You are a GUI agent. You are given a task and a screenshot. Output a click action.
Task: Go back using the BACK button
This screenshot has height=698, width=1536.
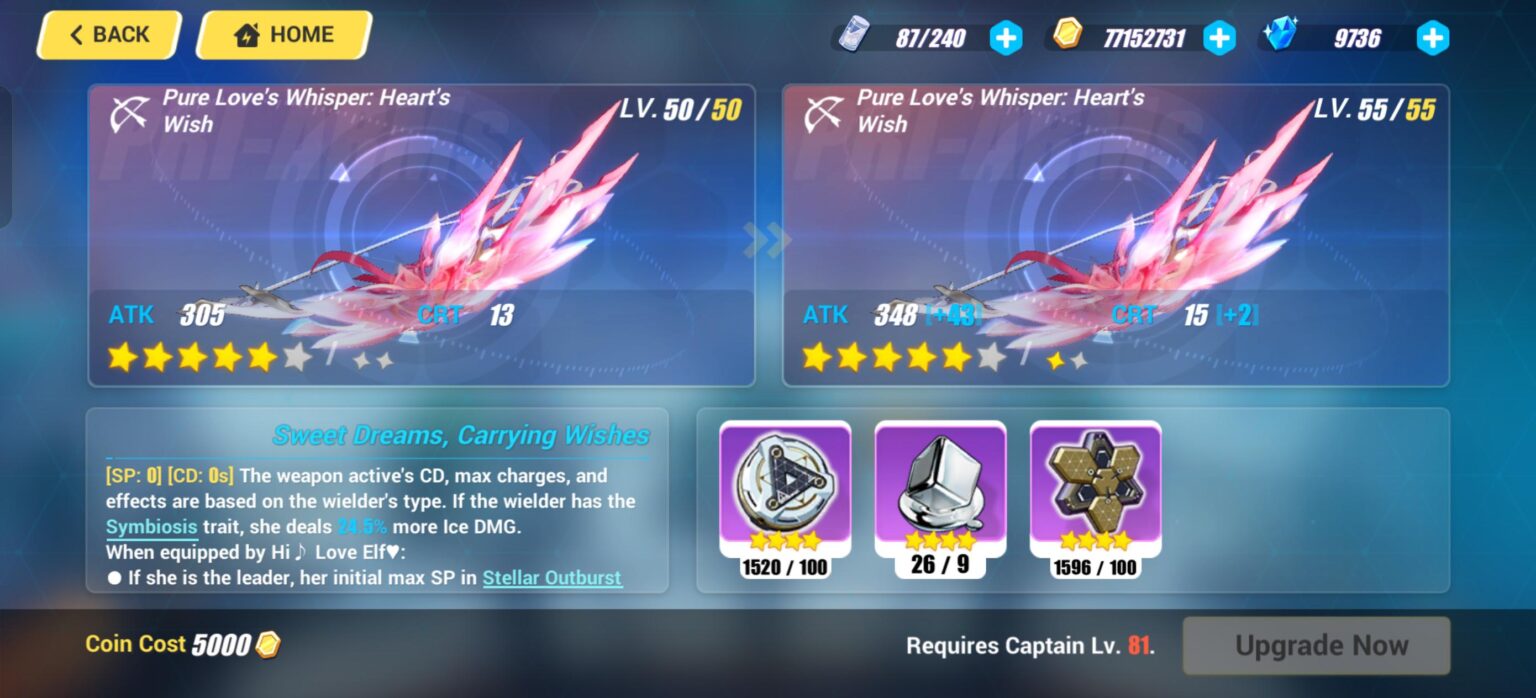coord(108,35)
